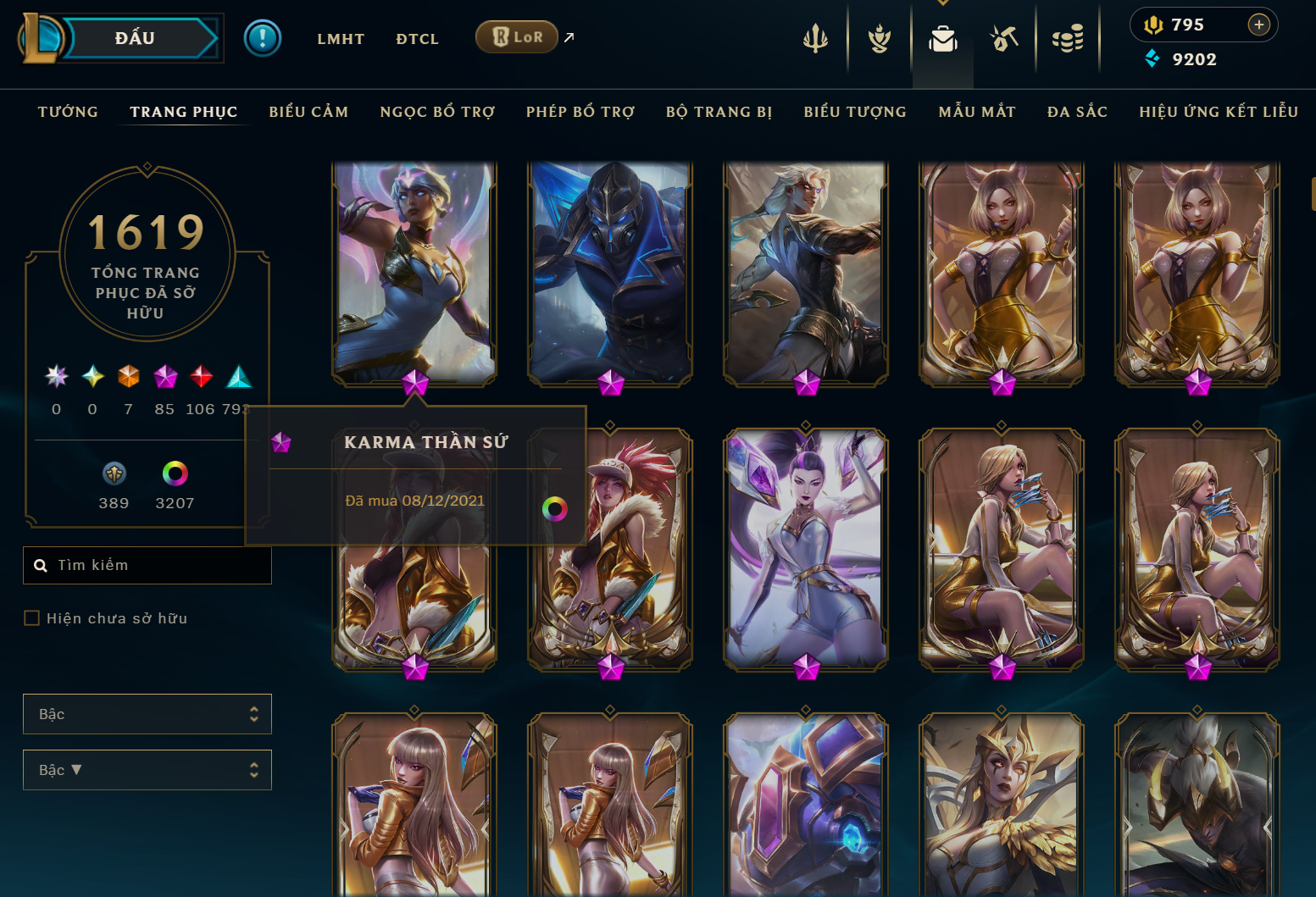Screen dimensions: 1316x897
Task: Open the Collection backpack icon
Action: tap(942, 37)
